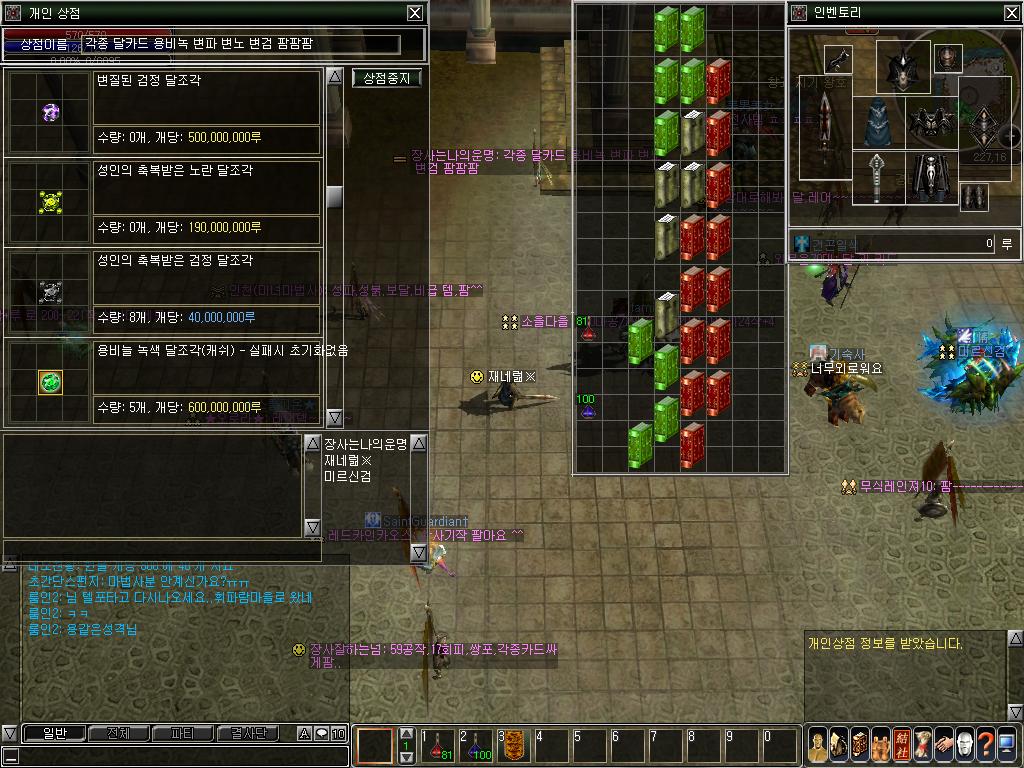Use blue potion in hotbar slot 2
This screenshot has width=1024, height=768.
tap(477, 747)
